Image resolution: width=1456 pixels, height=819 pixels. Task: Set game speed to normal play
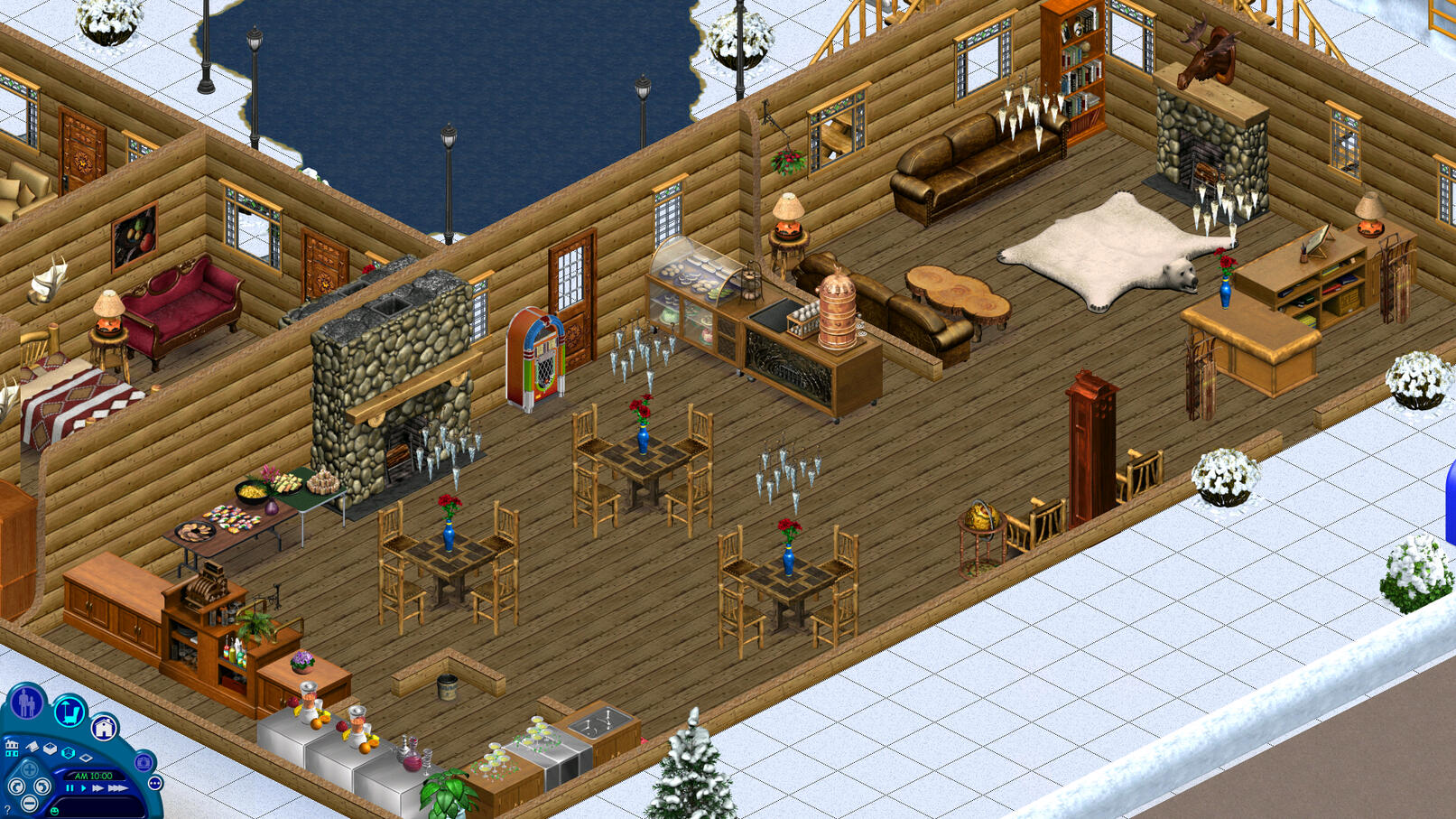[83, 788]
